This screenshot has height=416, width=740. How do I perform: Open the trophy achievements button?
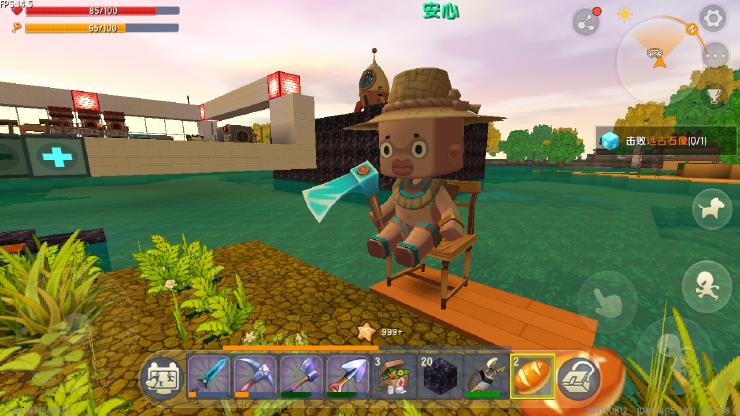click(713, 96)
